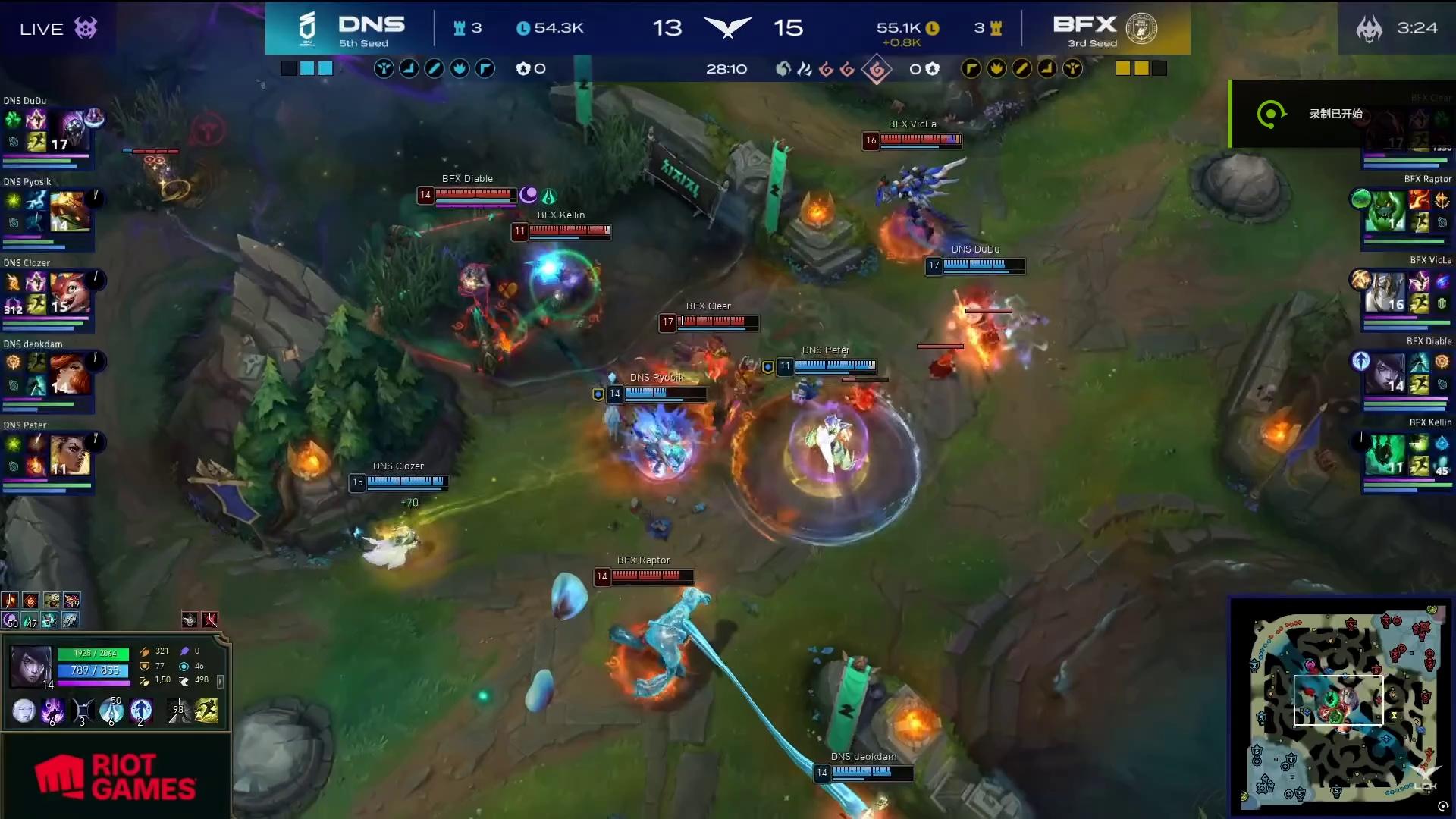Select BFX Diable's champion portrait
Viewport: 1456px width, 819px height.
1385,374
